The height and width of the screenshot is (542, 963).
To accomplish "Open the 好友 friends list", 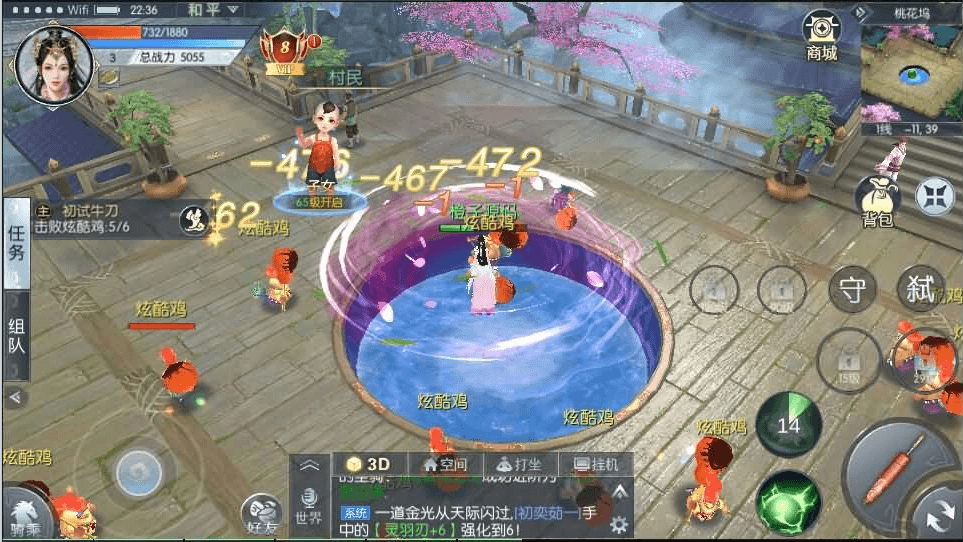I will click(x=261, y=514).
